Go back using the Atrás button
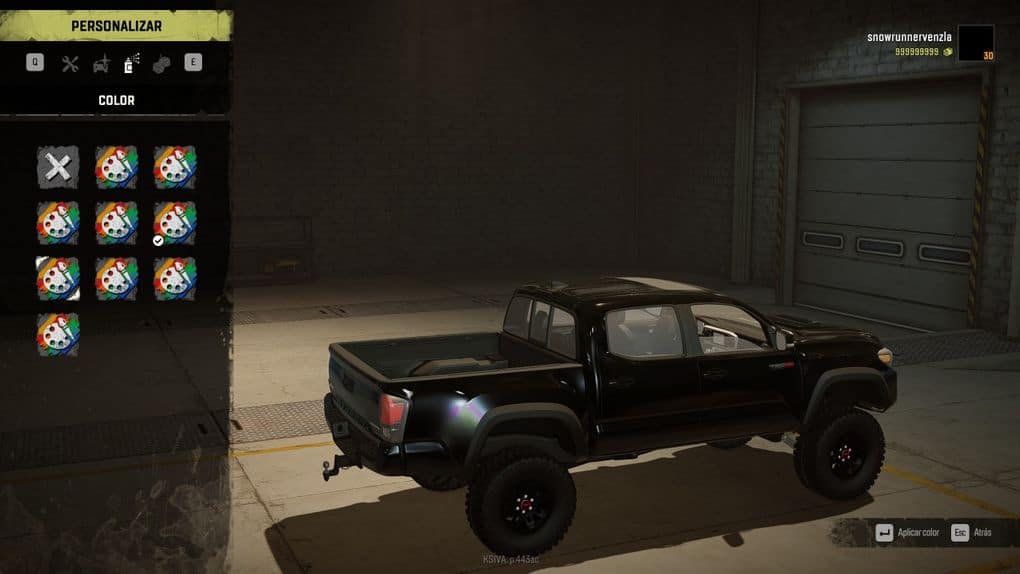This screenshot has height=574, width=1020. pyautogui.click(x=972, y=533)
